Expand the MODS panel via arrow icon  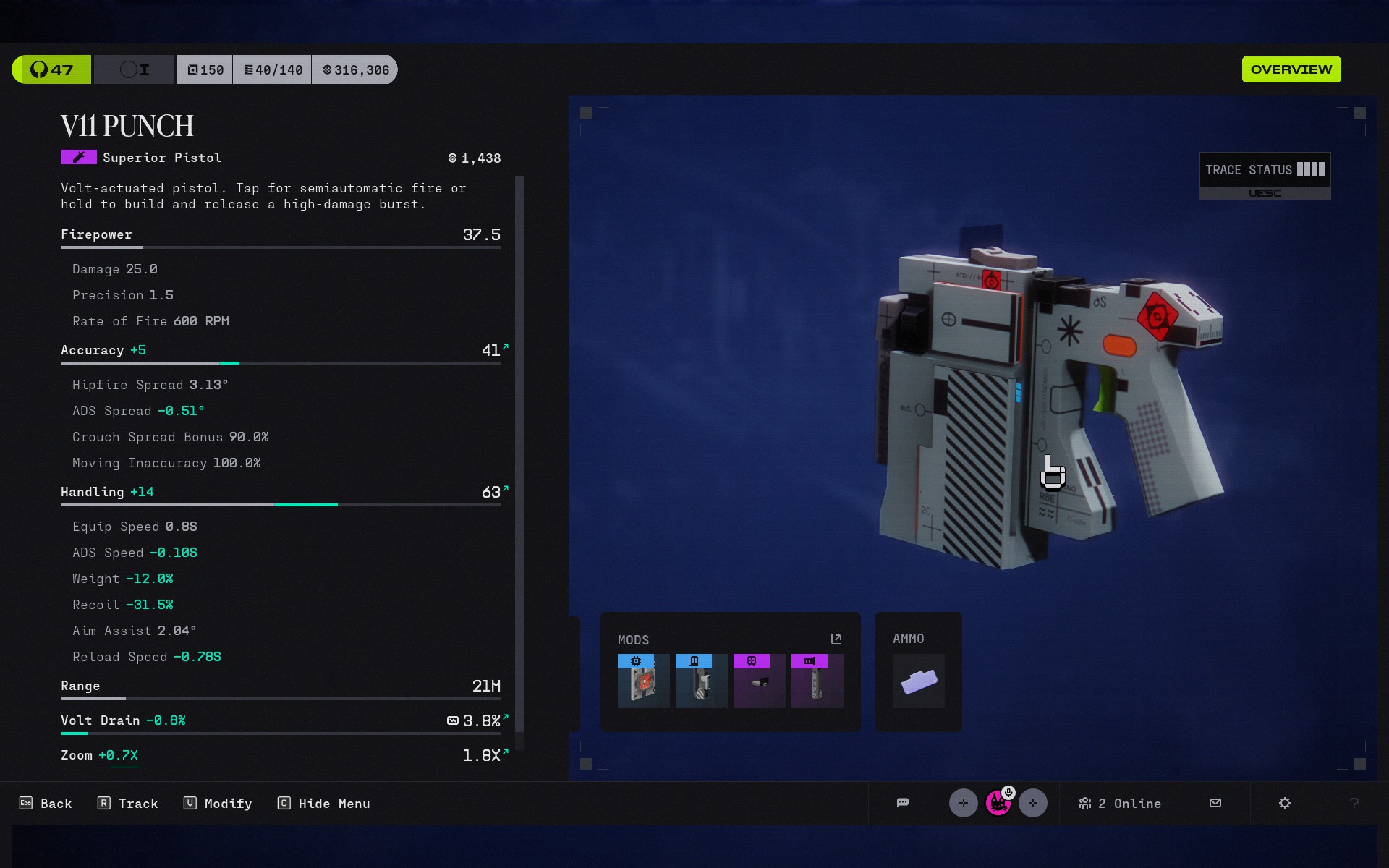pos(836,639)
